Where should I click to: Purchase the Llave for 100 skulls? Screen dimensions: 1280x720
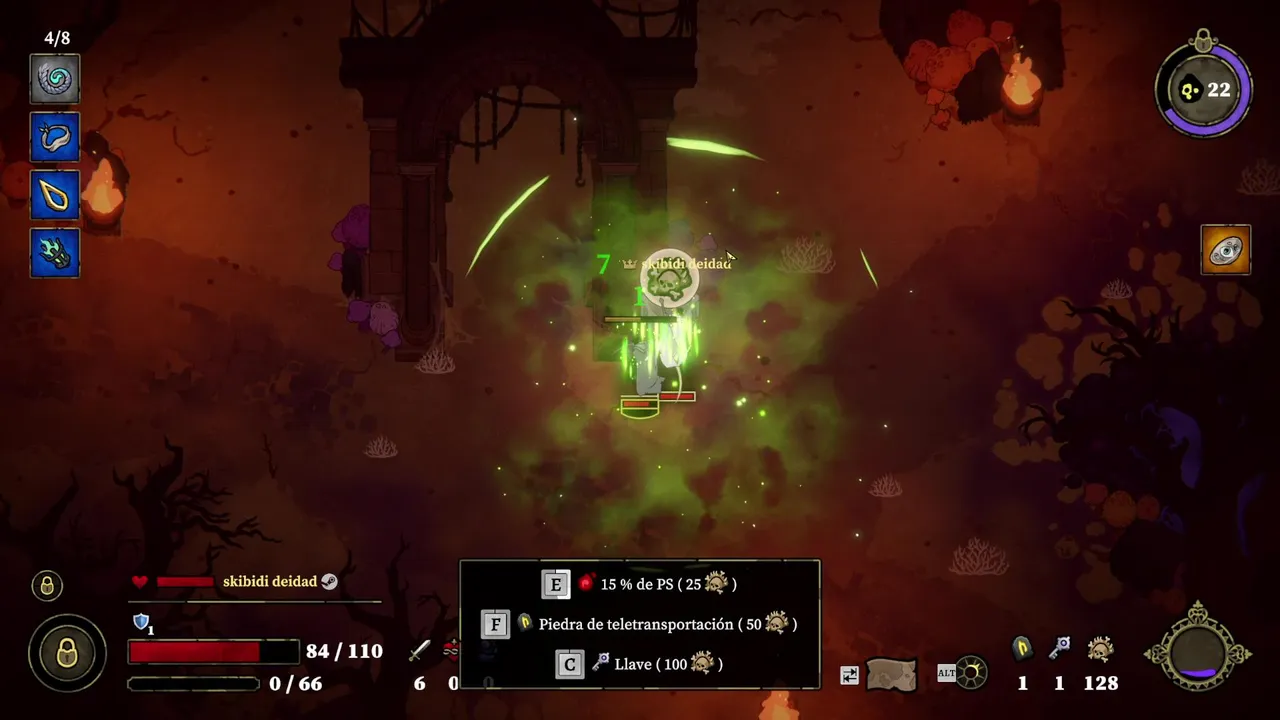tap(640, 664)
